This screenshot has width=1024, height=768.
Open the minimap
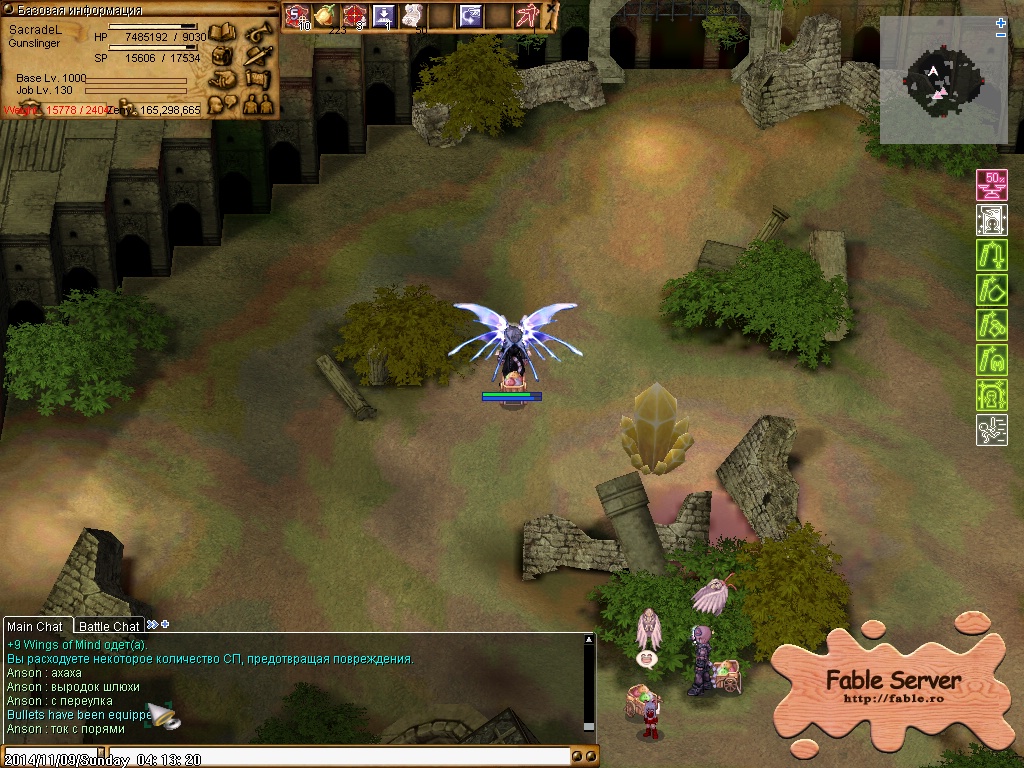click(x=943, y=80)
